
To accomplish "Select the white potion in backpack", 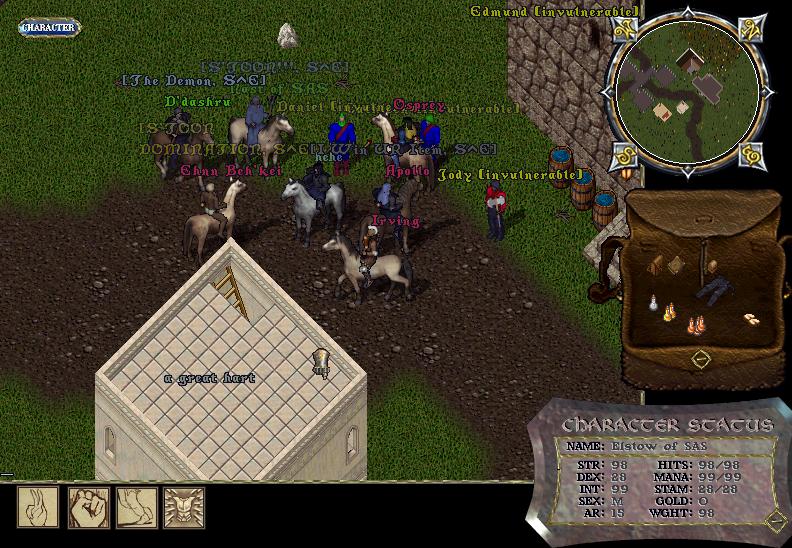I will (x=653, y=304).
